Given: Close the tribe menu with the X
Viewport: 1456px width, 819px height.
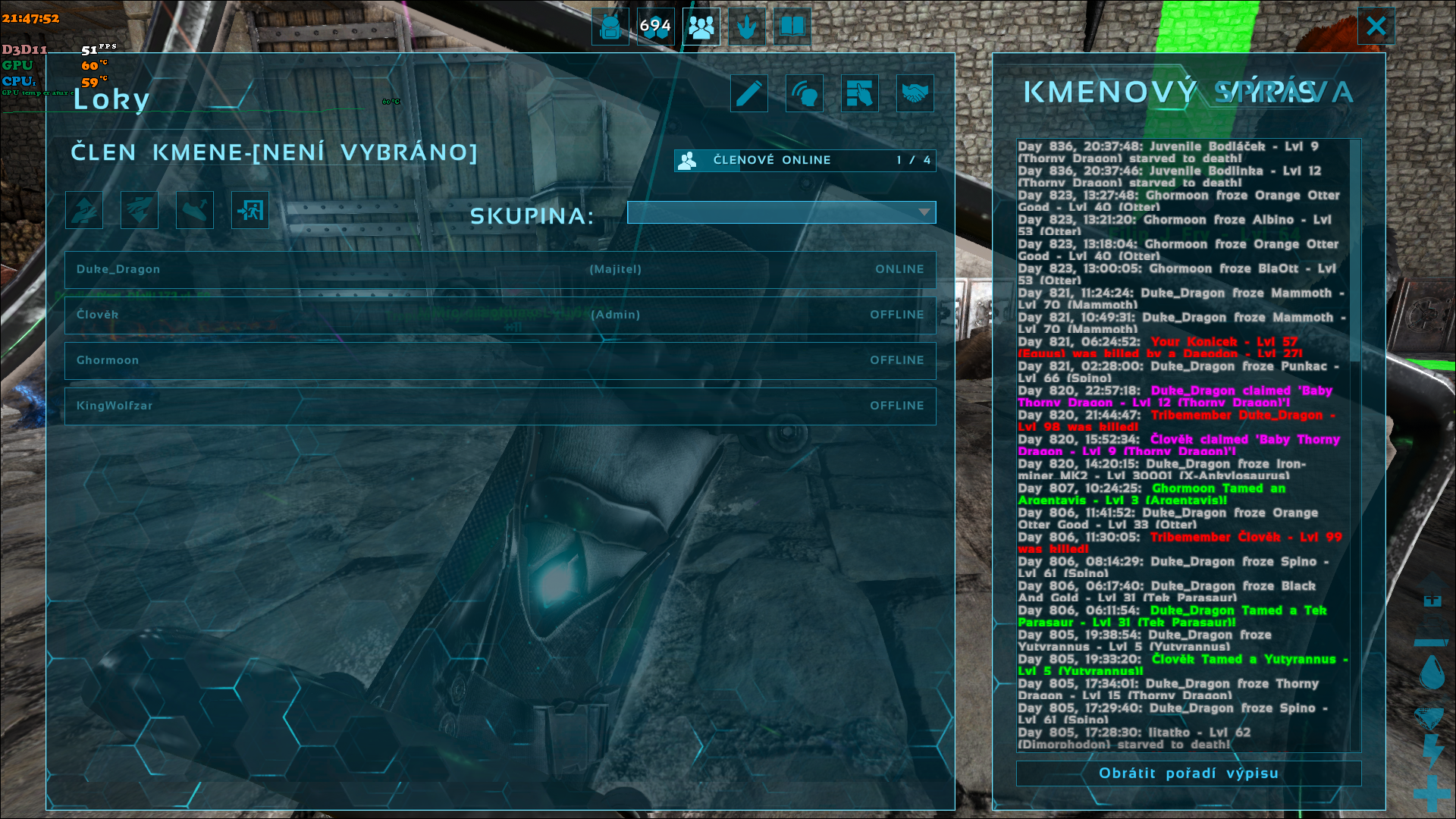Looking at the screenshot, I should pyautogui.click(x=1376, y=27).
